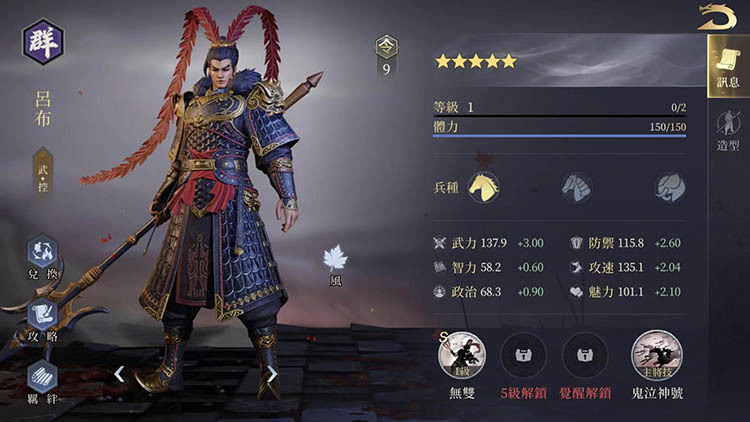Choose the grey horse-head troop type icon

[576, 187]
